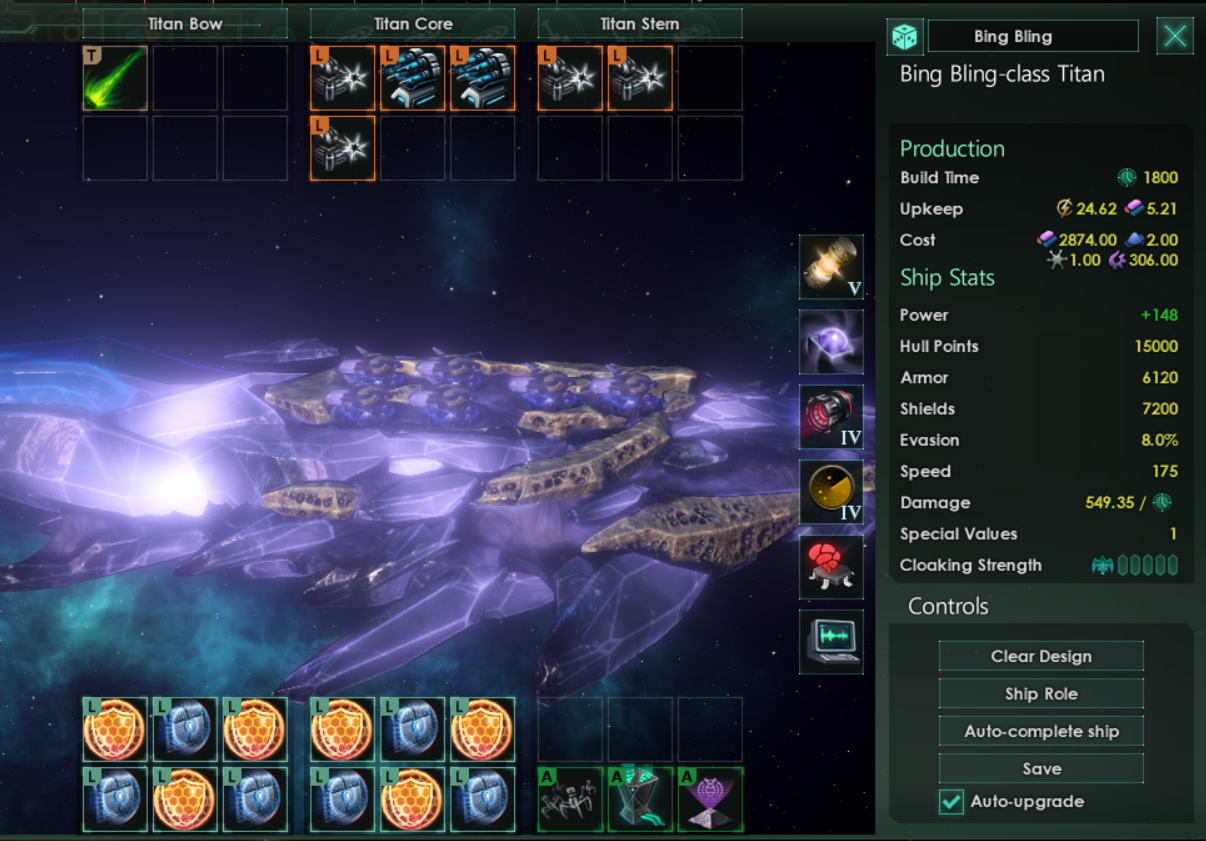Click the computer monitor component icon
Viewport: 1206px width, 841px height.
831,642
